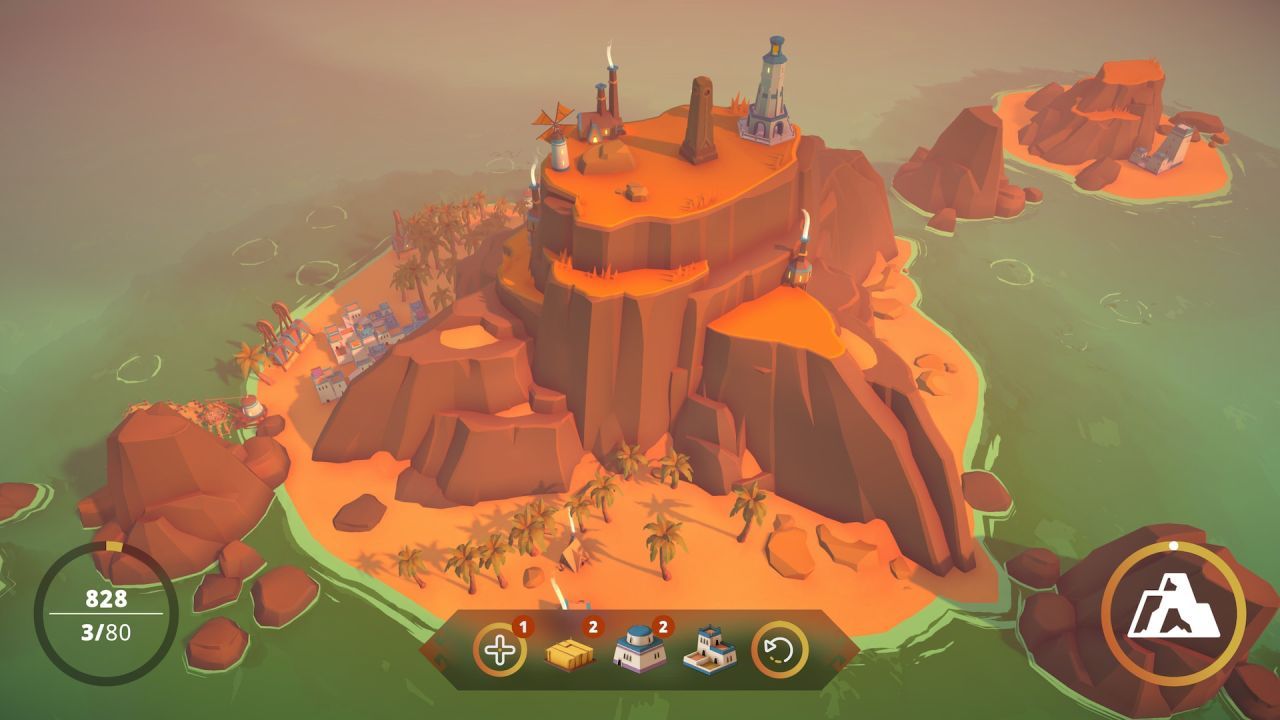Pick the white mansion with terraces
Image resolution: width=1280 pixels, height=720 pixels.
tap(709, 650)
